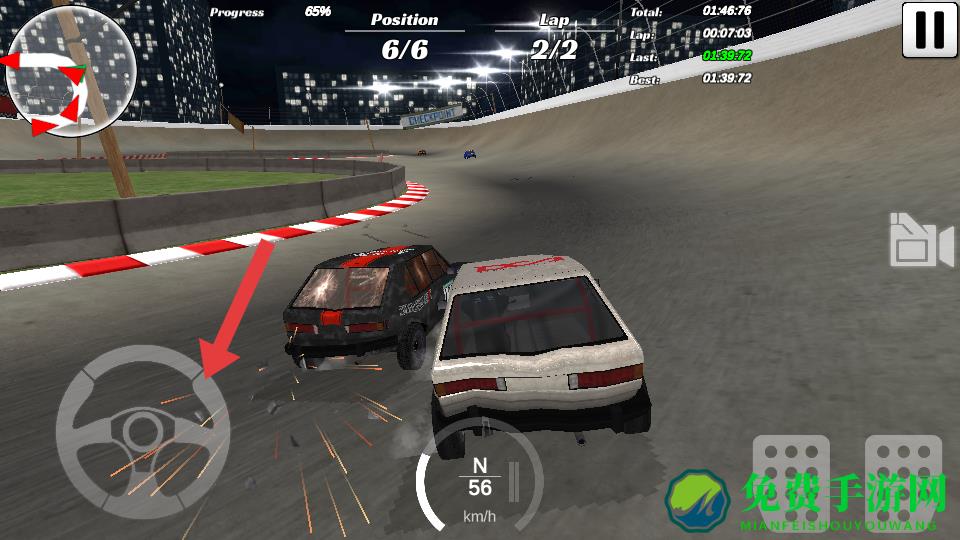960x540 pixels.
Task: Switch the camera view
Action: coord(920,240)
